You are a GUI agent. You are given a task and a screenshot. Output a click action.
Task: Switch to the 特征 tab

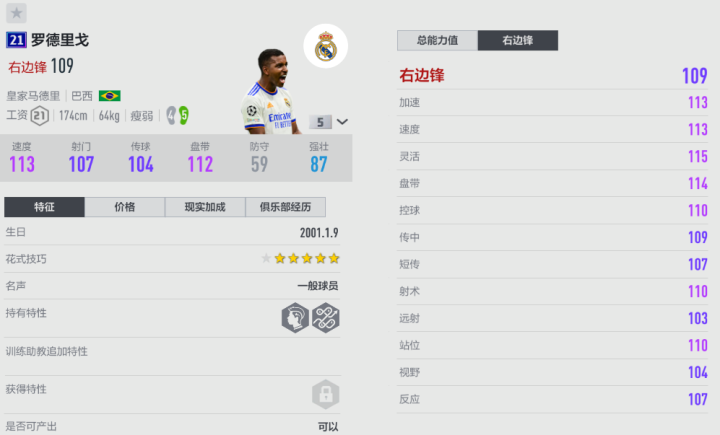pos(44,207)
